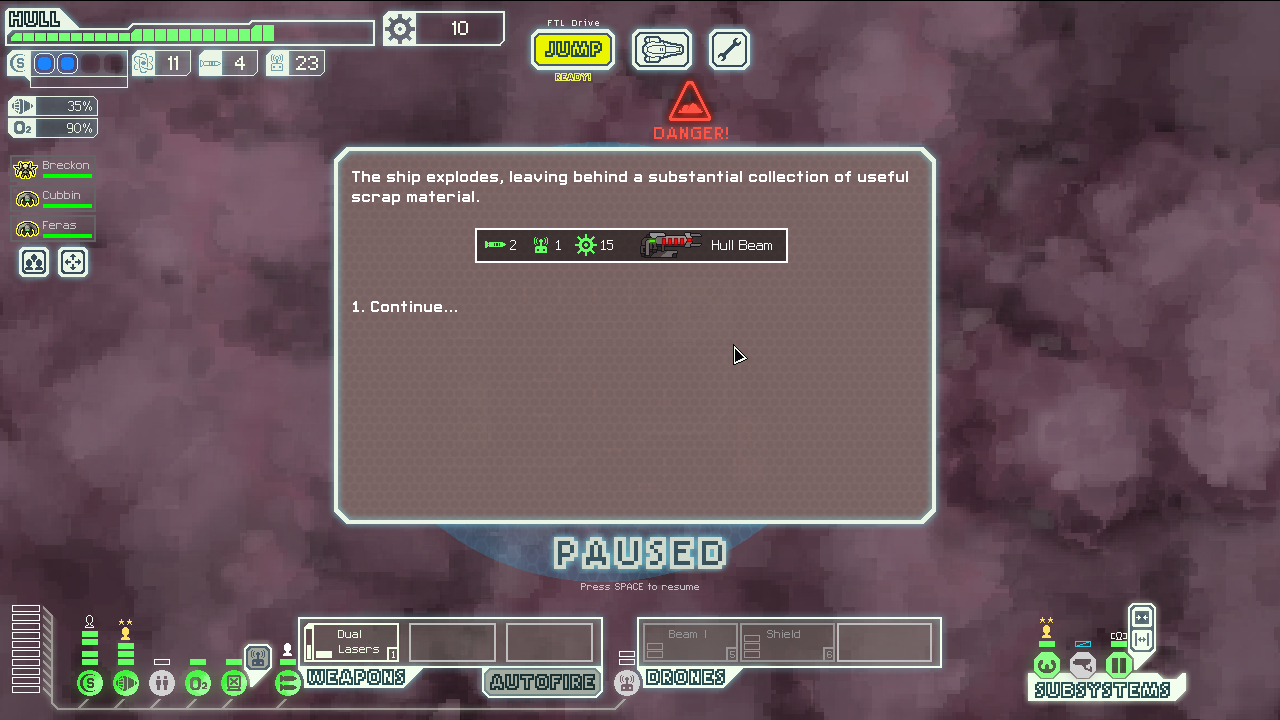Select the Shield drone slot
The width and height of the screenshot is (1280, 720).
point(787,642)
